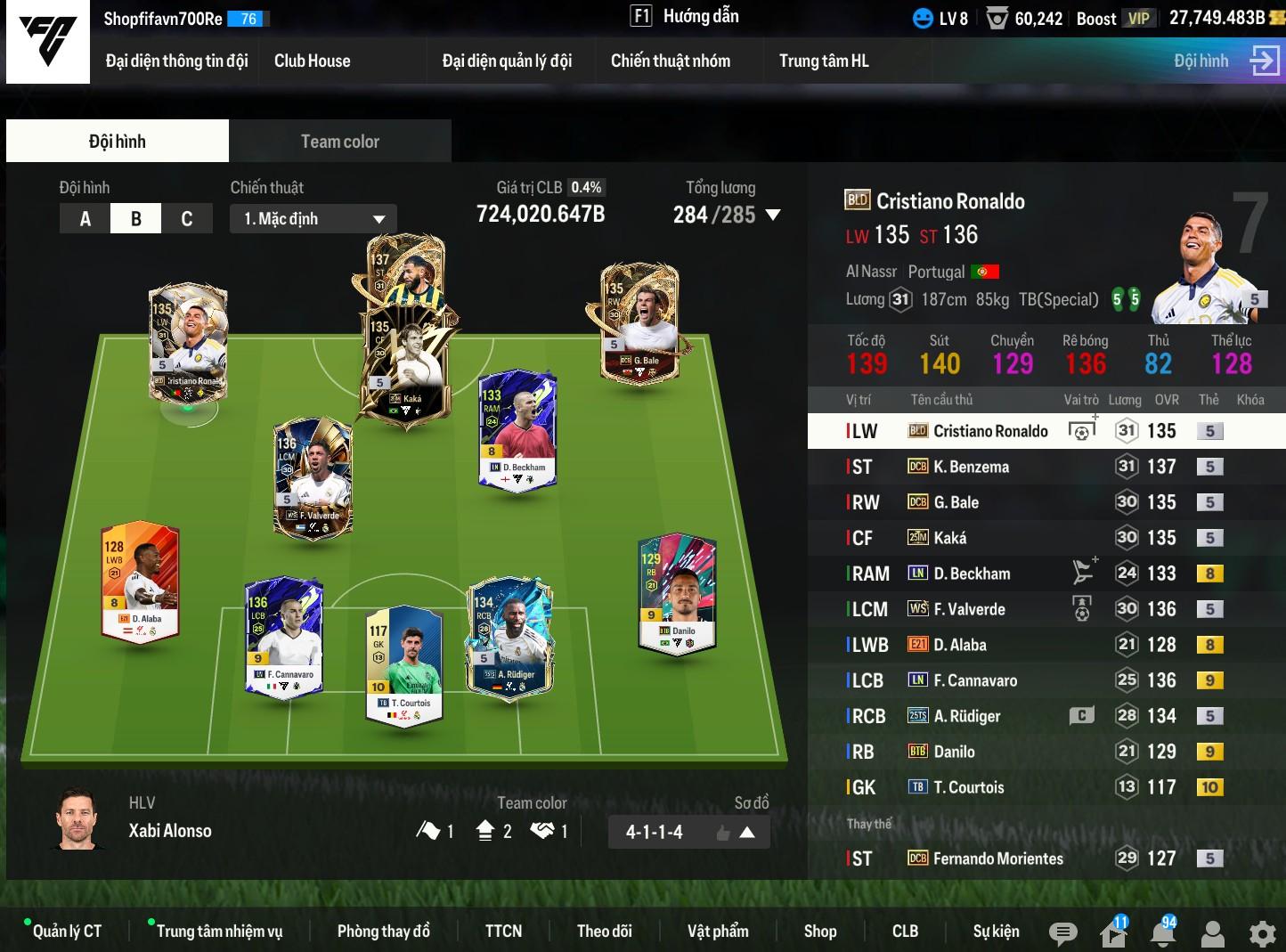1286x952 pixels.
Task: Open the Chiến thuật tactics dropdown
Action: tap(313, 219)
